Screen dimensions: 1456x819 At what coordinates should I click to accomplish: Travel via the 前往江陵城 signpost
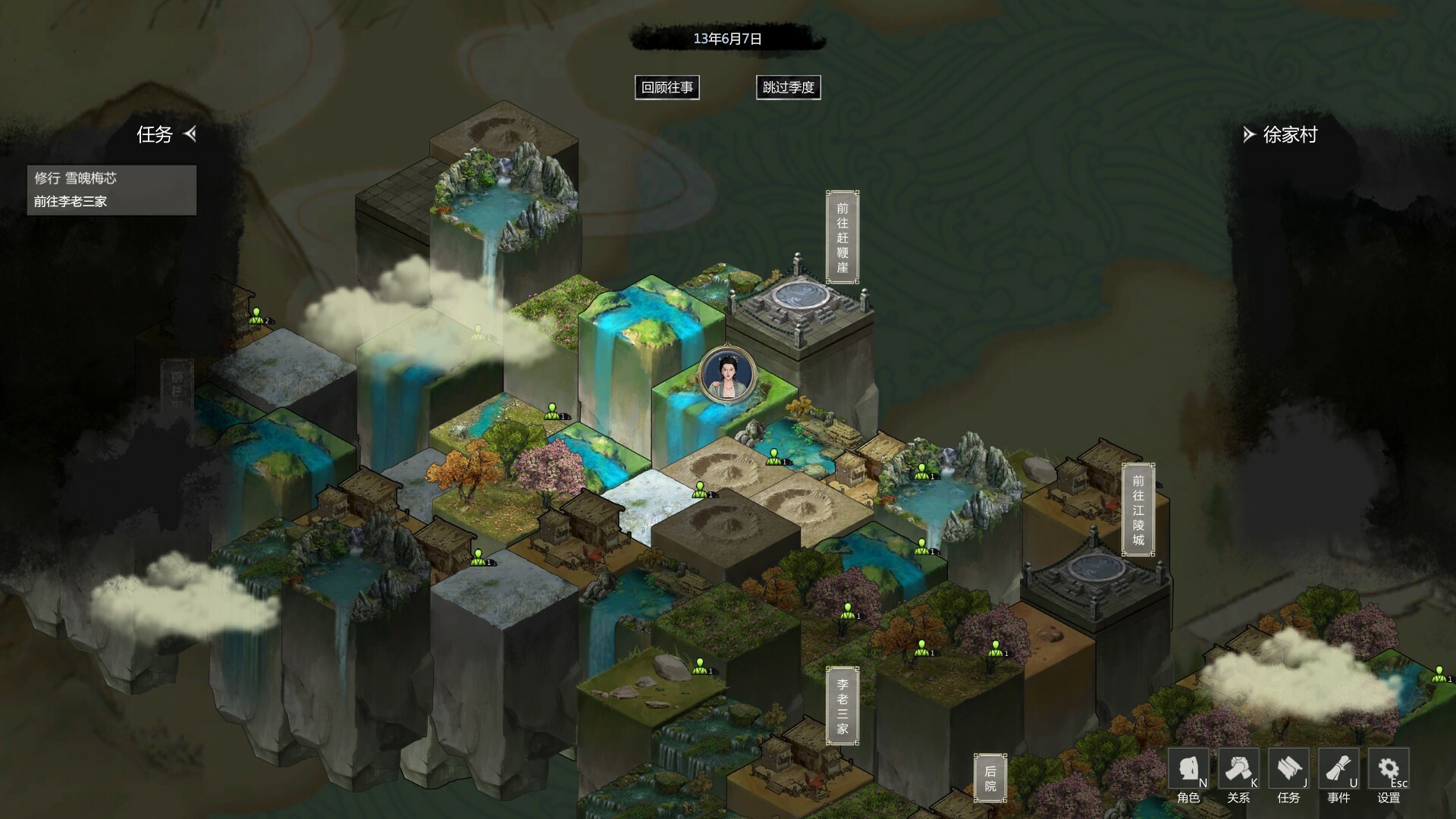[1137, 510]
